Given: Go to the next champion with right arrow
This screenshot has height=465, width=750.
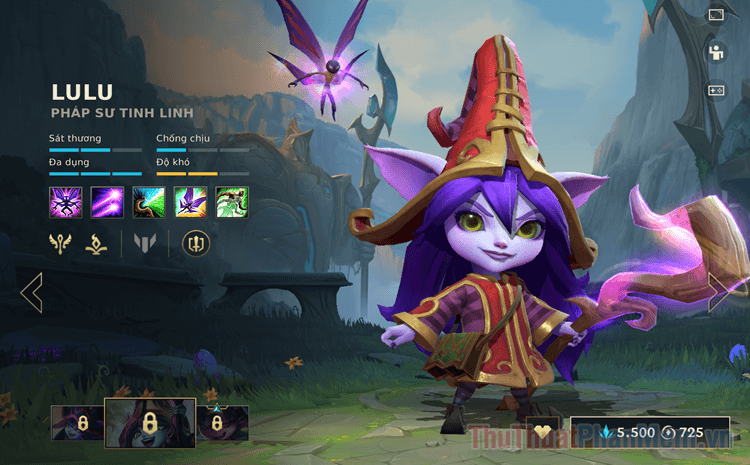Looking at the screenshot, I should pyautogui.click(x=718, y=292).
